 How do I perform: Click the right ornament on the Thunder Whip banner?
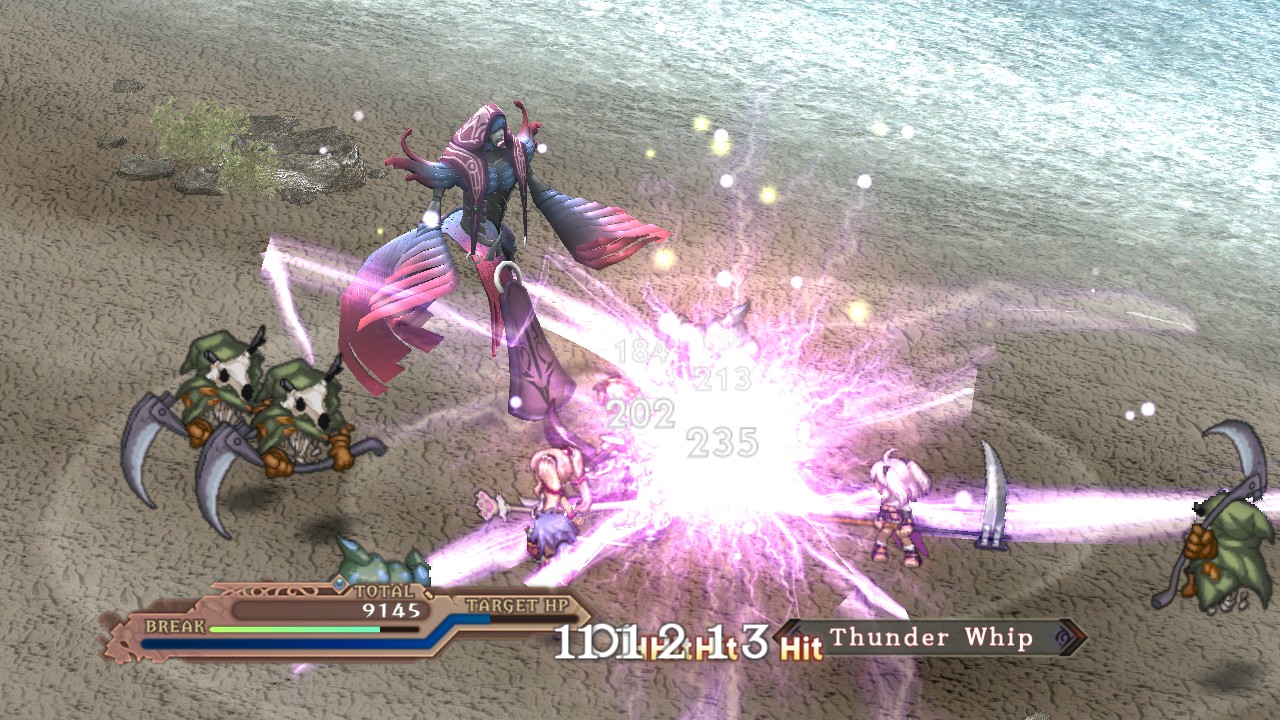pos(1063,637)
